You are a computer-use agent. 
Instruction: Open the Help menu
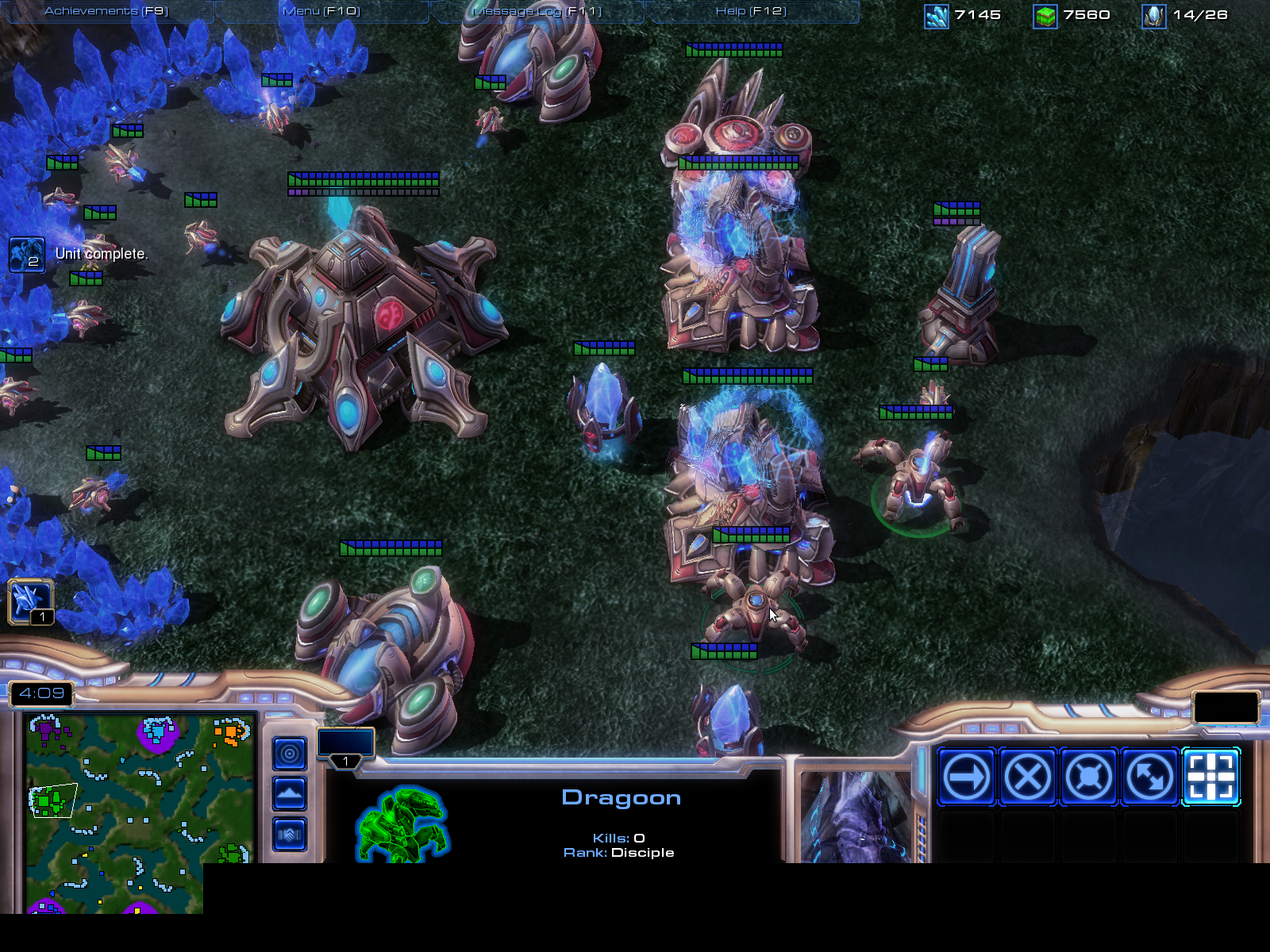tap(751, 11)
